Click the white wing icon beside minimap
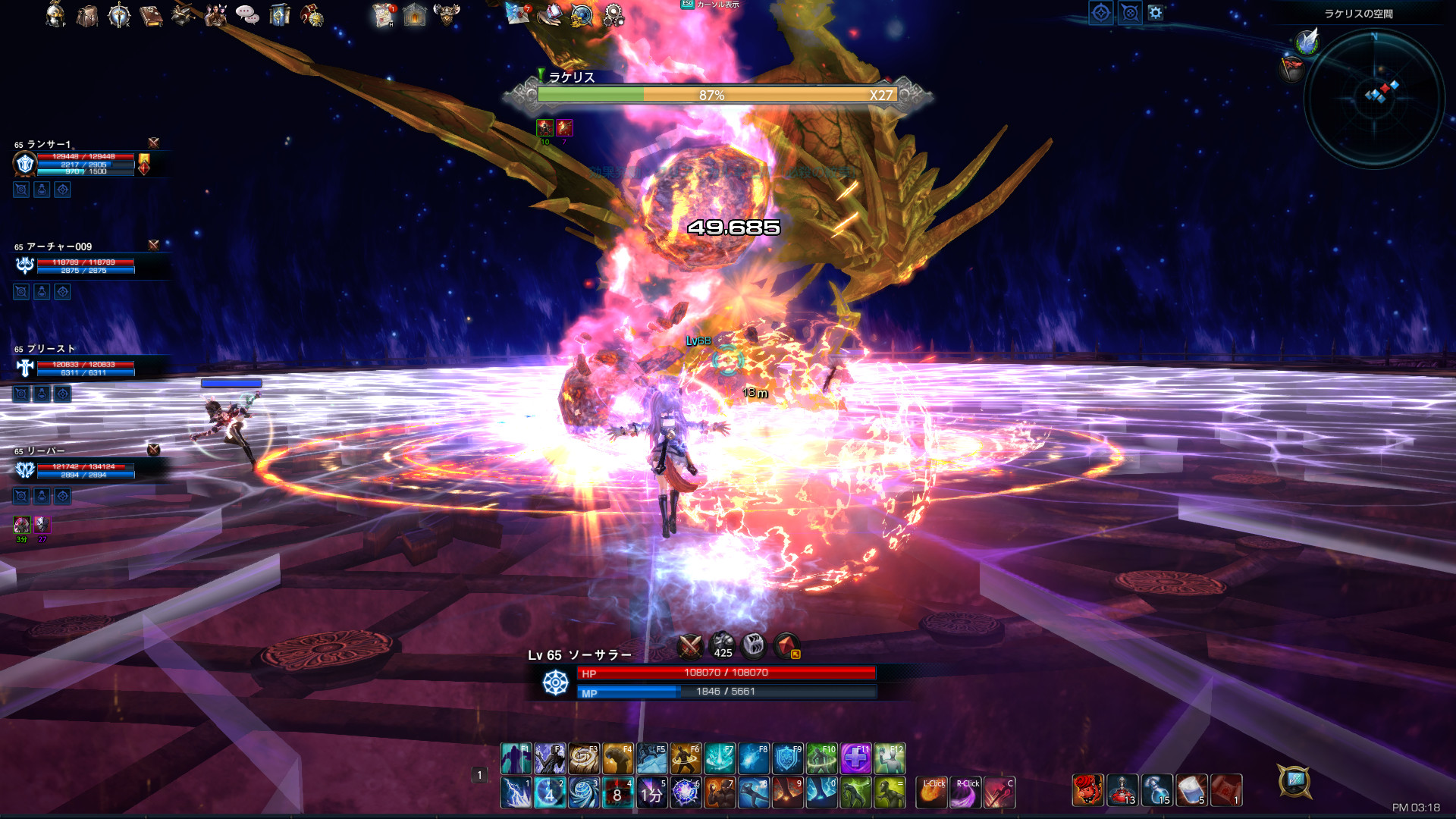The height and width of the screenshot is (819, 1456). click(x=1307, y=41)
